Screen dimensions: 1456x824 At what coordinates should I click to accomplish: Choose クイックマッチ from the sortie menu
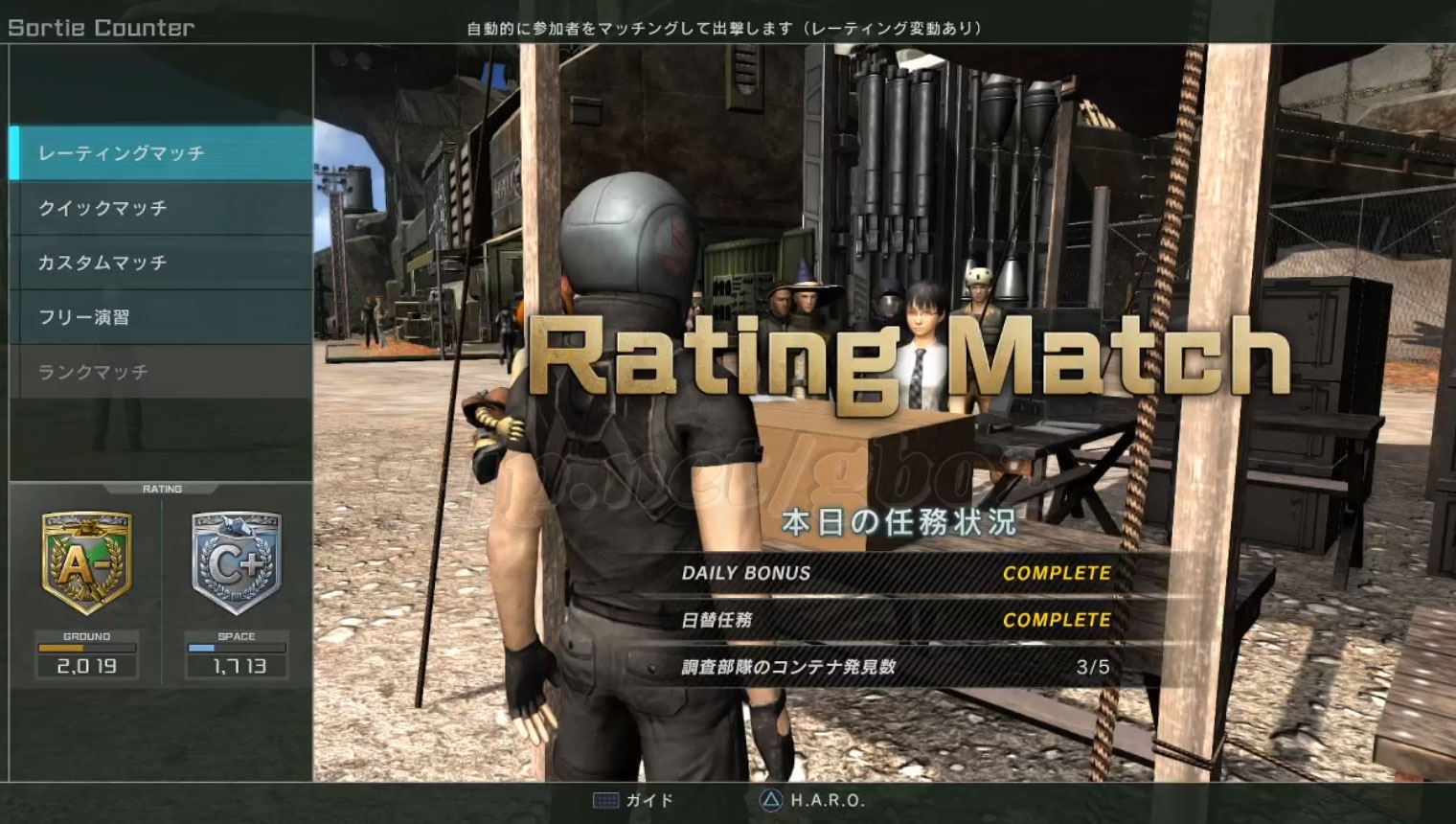[x=161, y=208]
